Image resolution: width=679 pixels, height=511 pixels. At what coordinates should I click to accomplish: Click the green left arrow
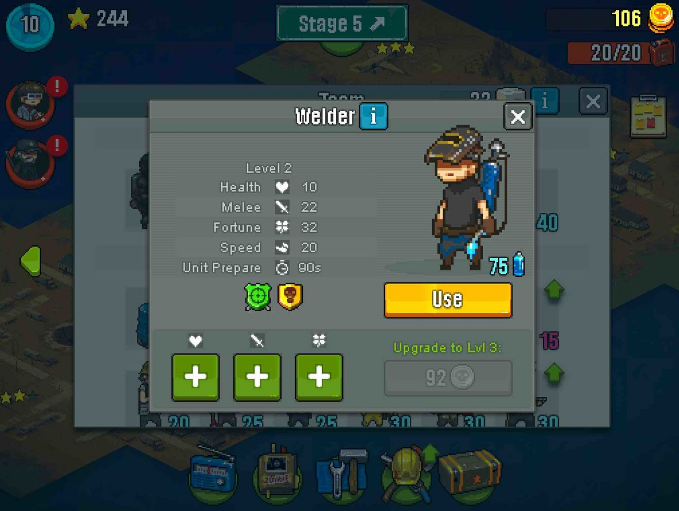pos(30,260)
